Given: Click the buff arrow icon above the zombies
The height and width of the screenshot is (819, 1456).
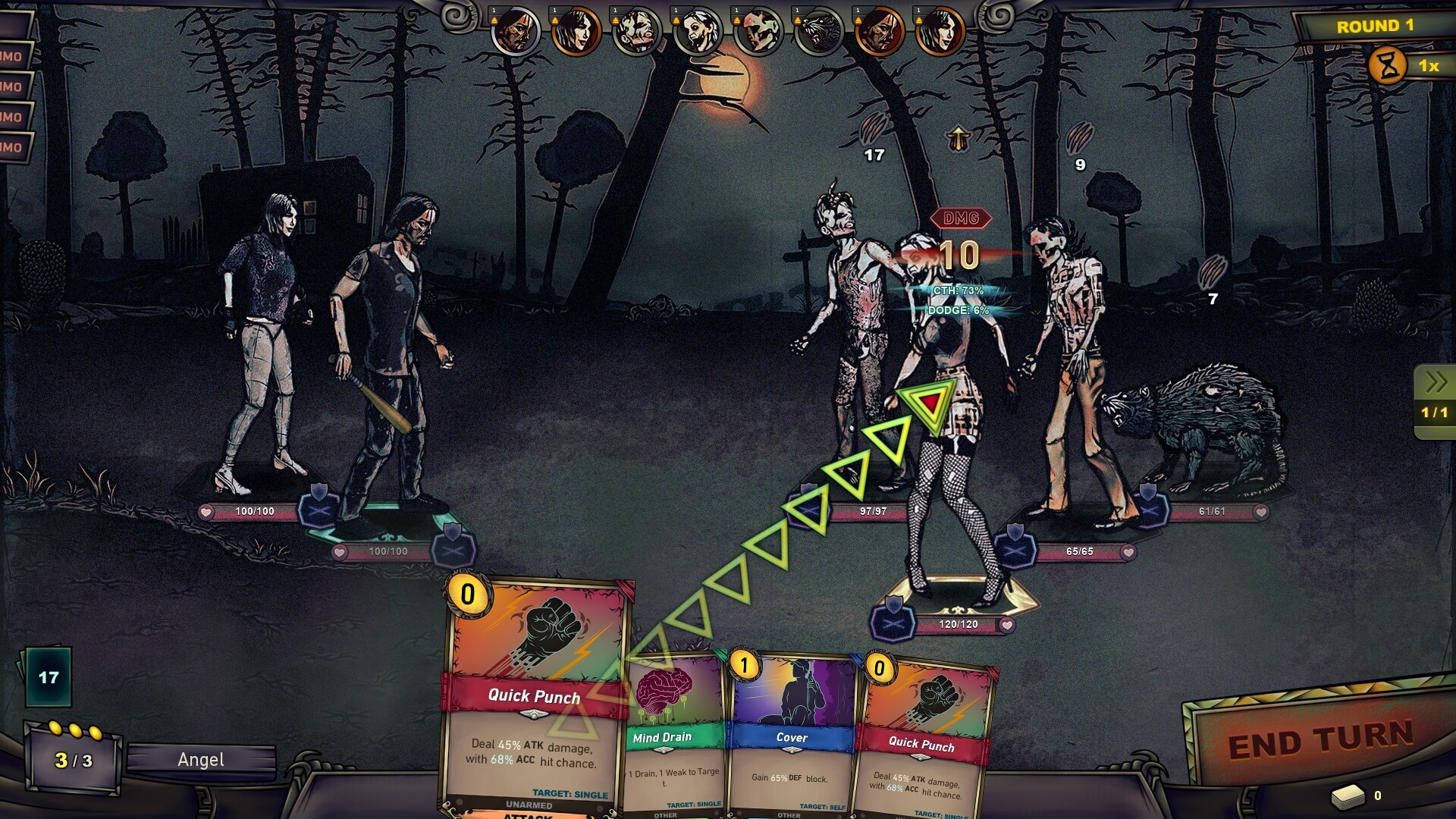Looking at the screenshot, I should coord(957,136).
